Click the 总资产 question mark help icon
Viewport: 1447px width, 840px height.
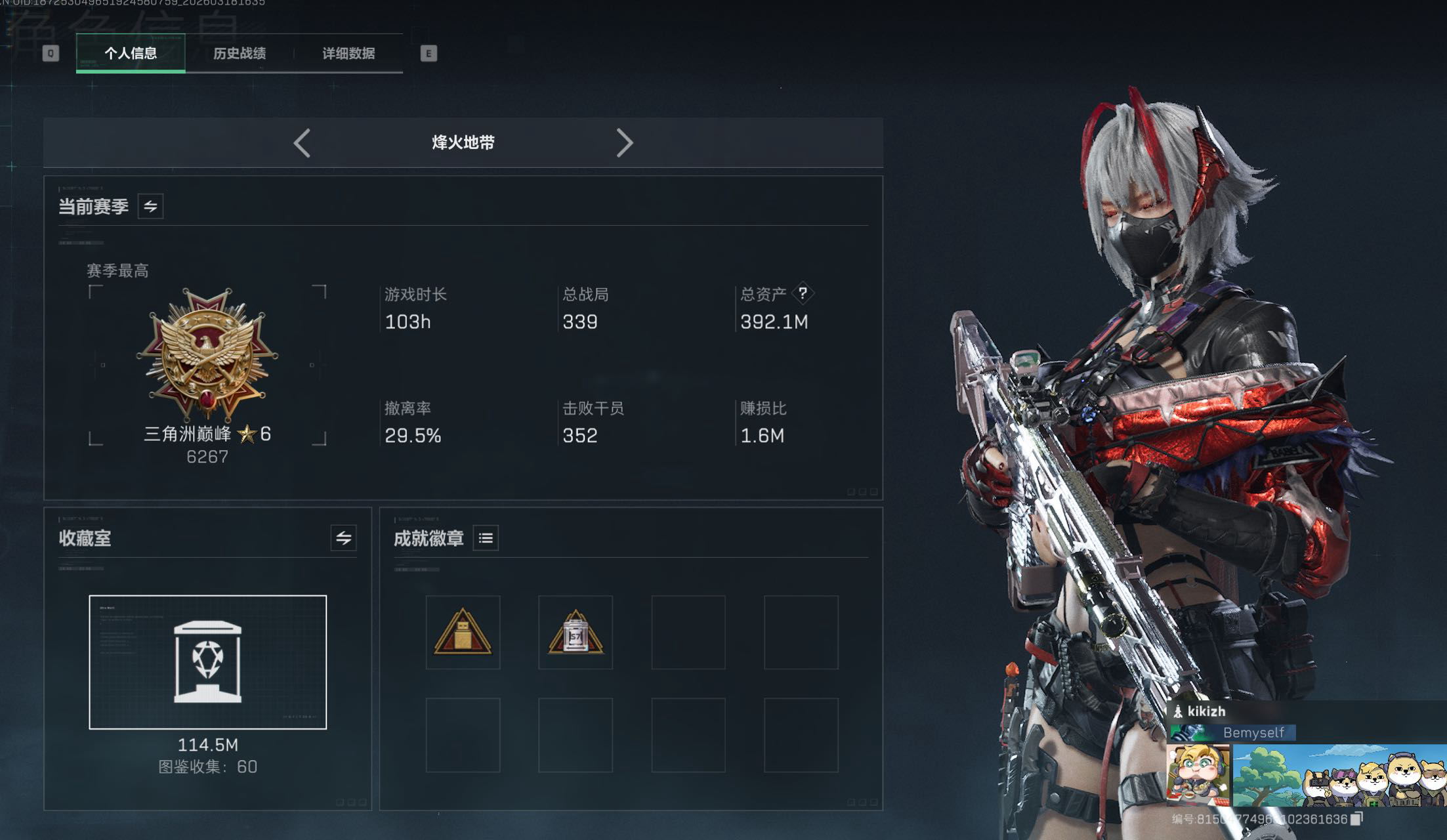pyautogui.click(x=803, y=293)
